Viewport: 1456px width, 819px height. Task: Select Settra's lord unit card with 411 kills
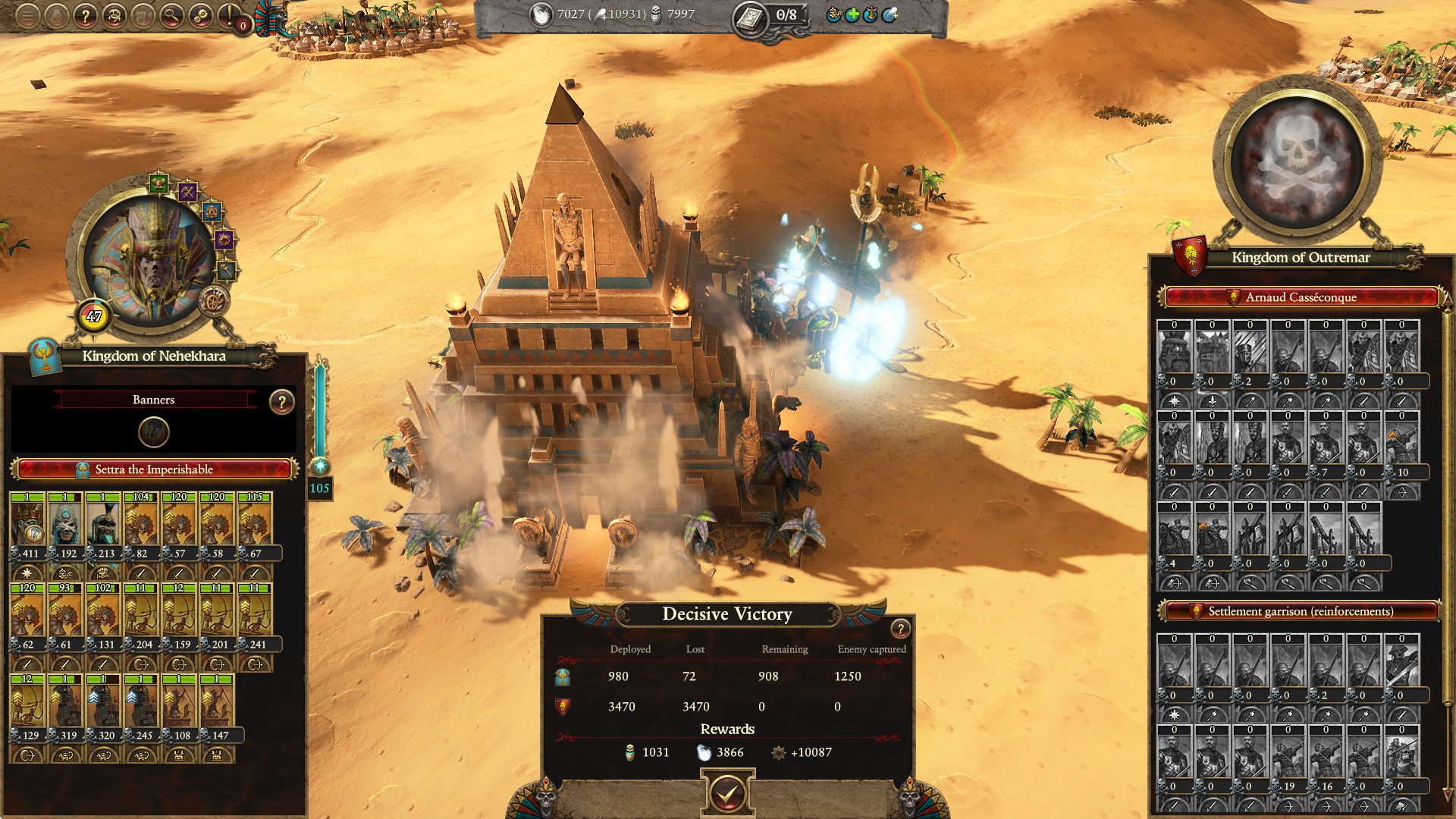tap(28, 522)
